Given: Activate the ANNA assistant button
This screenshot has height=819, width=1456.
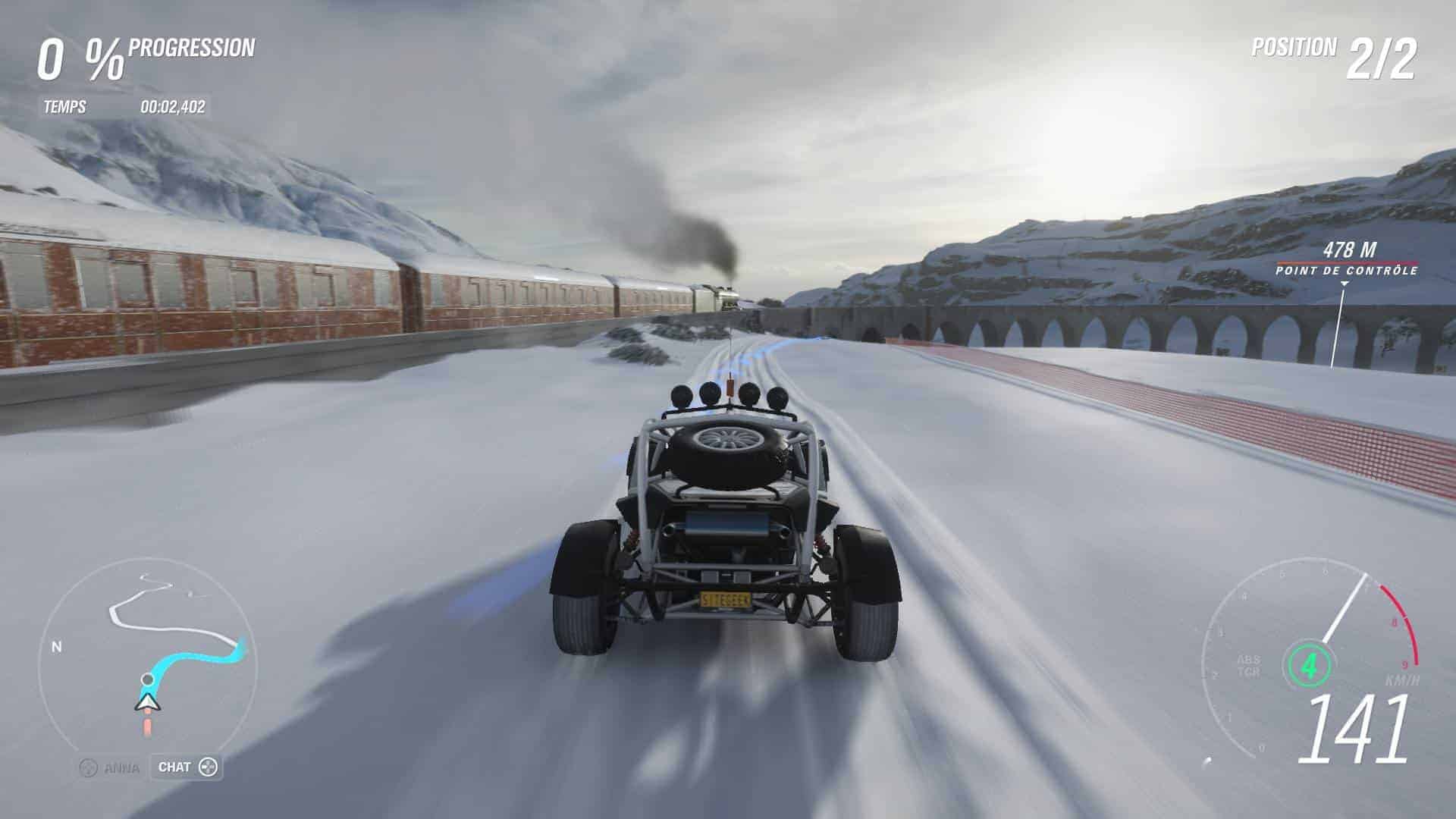Looking at the screenshot, I should point(111,768).
